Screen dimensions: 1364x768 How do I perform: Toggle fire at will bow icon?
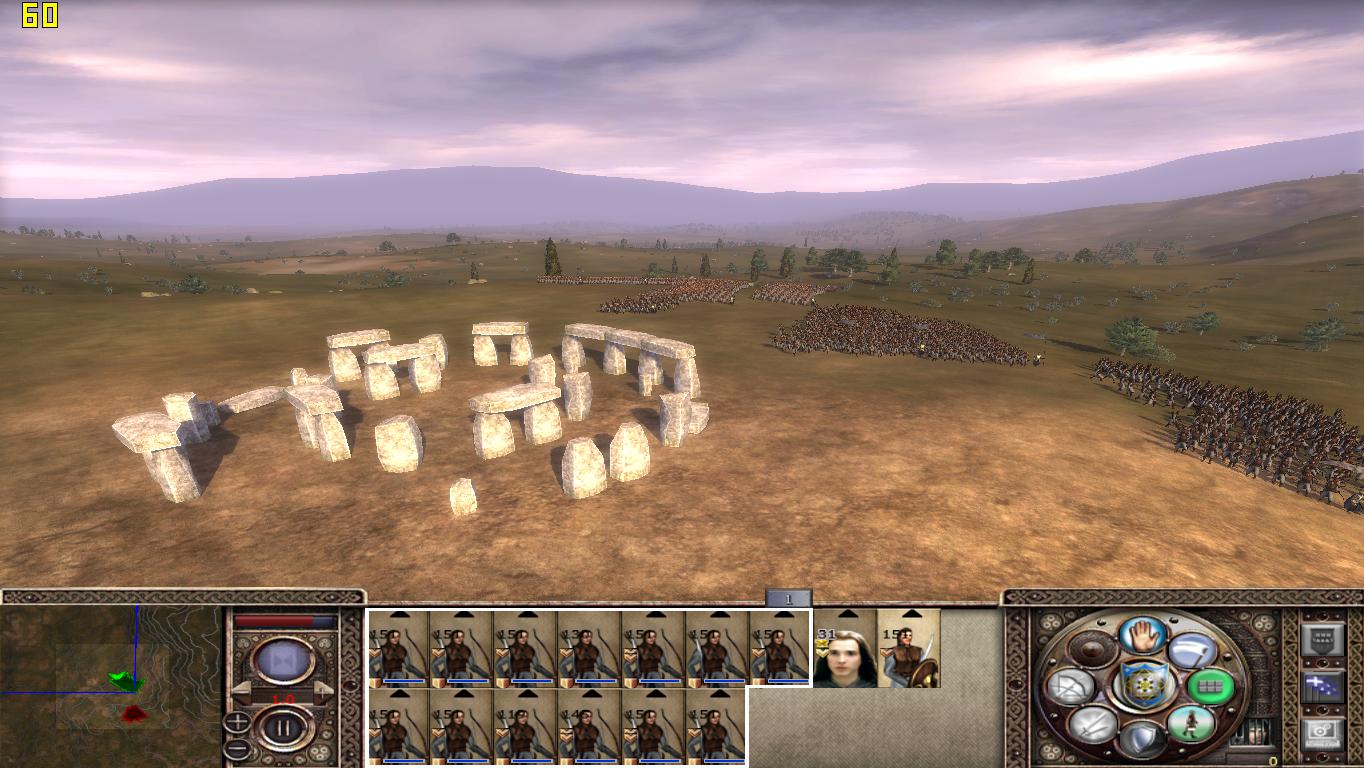click(1070, 687)
